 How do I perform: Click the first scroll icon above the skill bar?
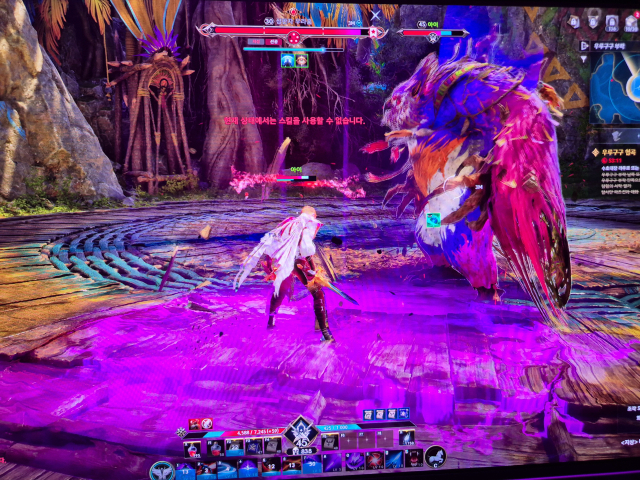point(367,414)
